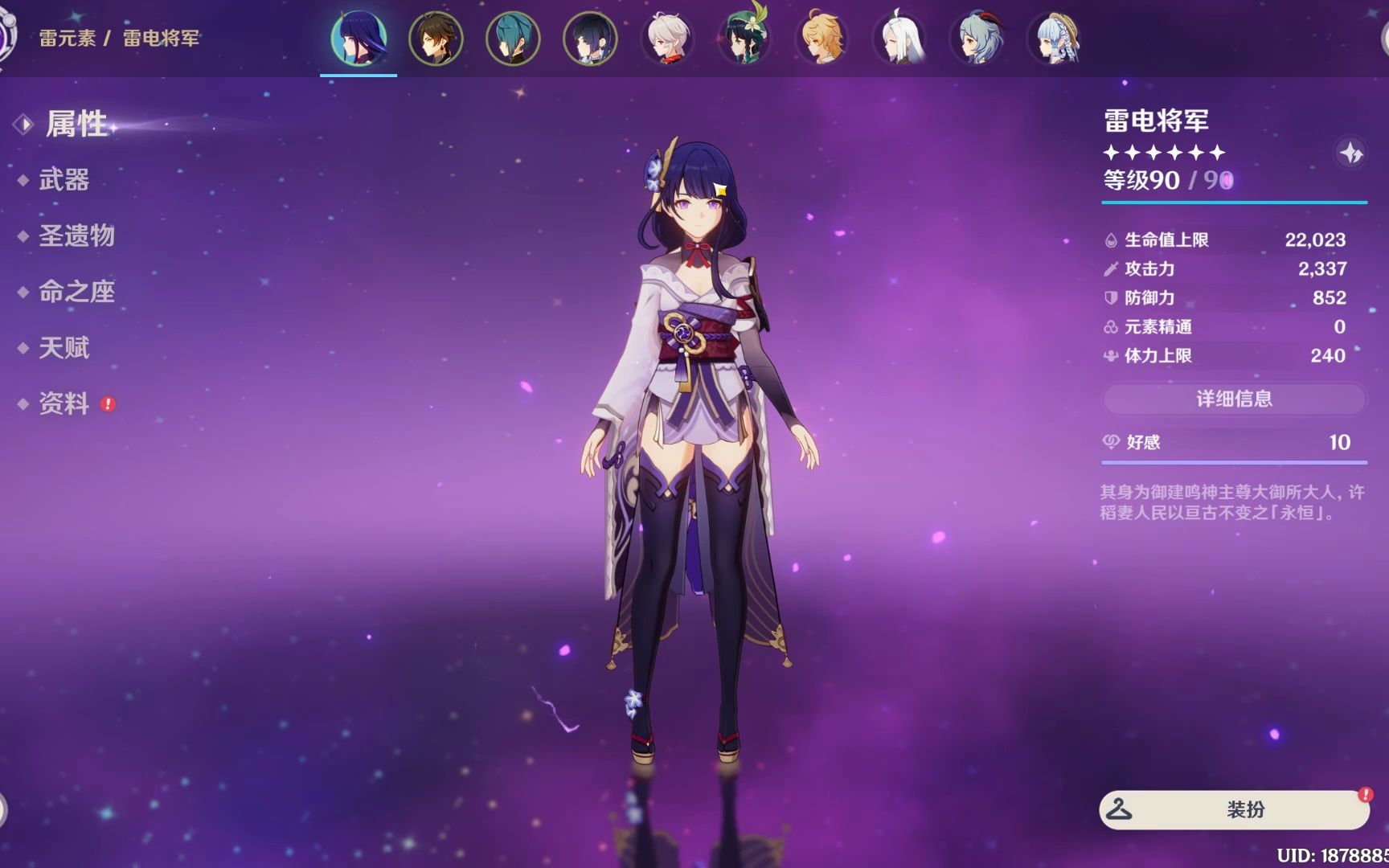Switch to Xiao's portrait
The width and height of the screenshot is (1389, 868).
pyautogui.click(x=513, y=38)
